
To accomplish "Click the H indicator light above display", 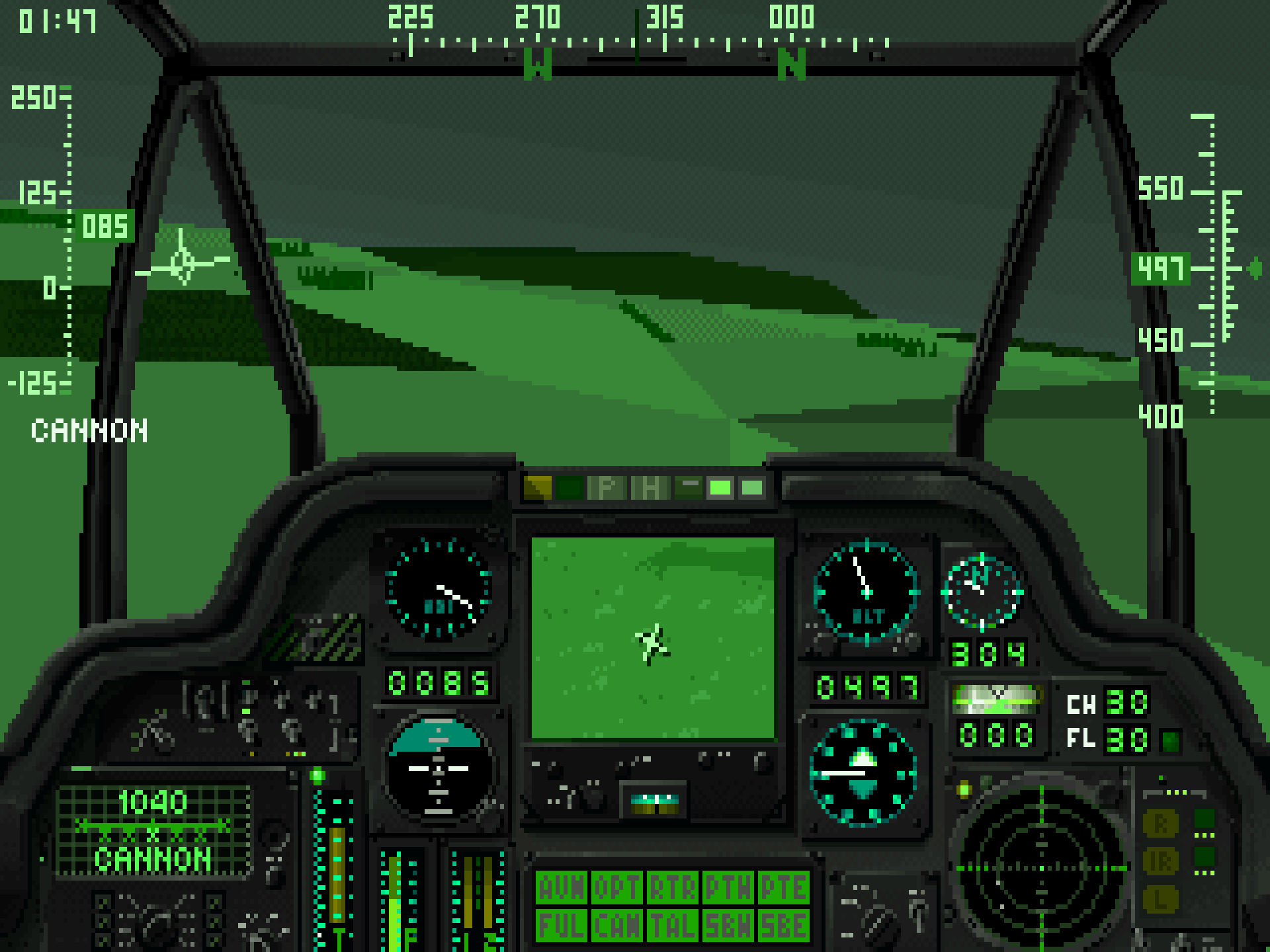I will [649, 488].
